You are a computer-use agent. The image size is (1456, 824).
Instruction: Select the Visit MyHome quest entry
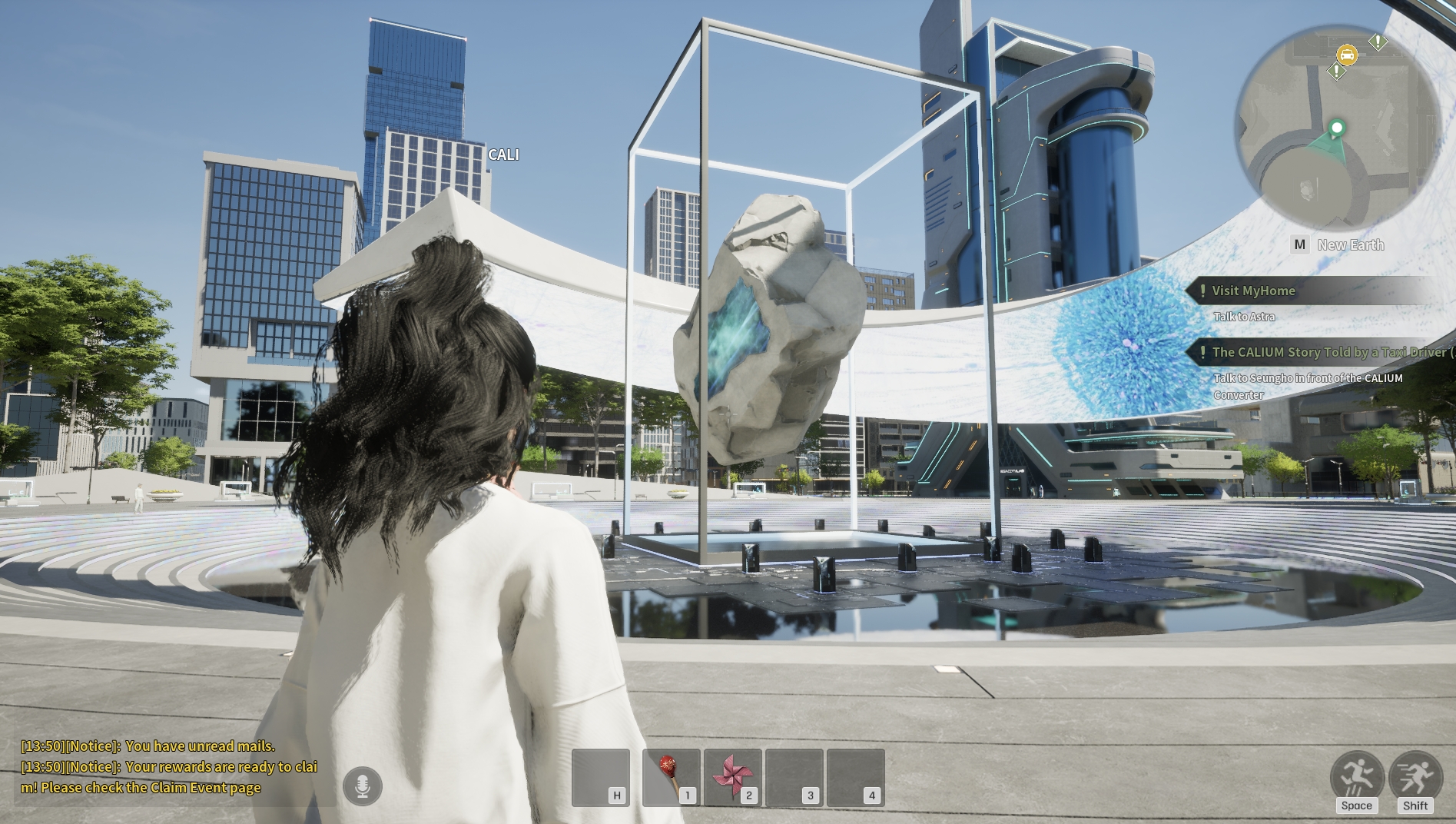point(1253,291)
